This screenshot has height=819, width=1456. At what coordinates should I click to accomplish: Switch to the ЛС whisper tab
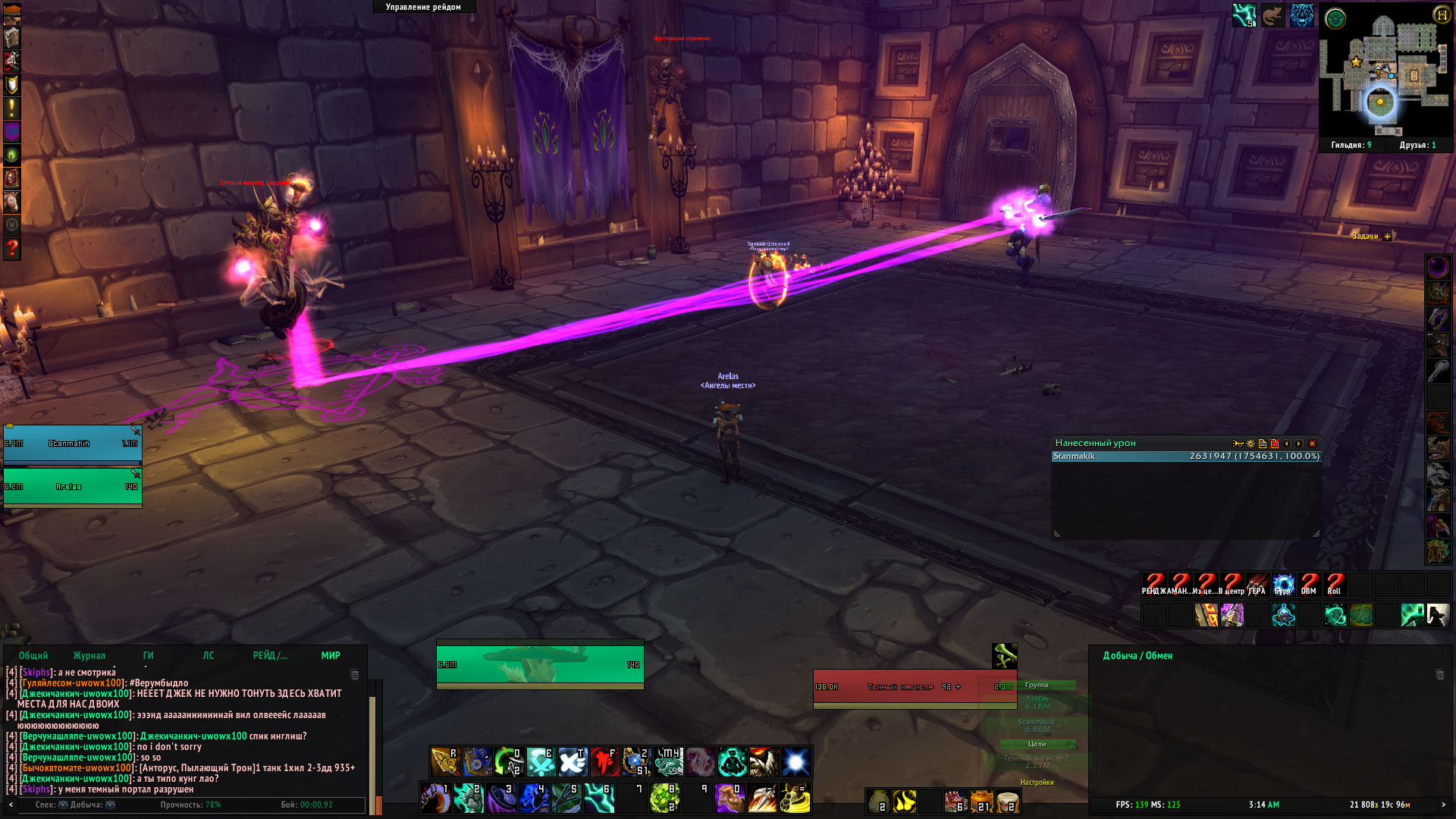pos(209,656)
